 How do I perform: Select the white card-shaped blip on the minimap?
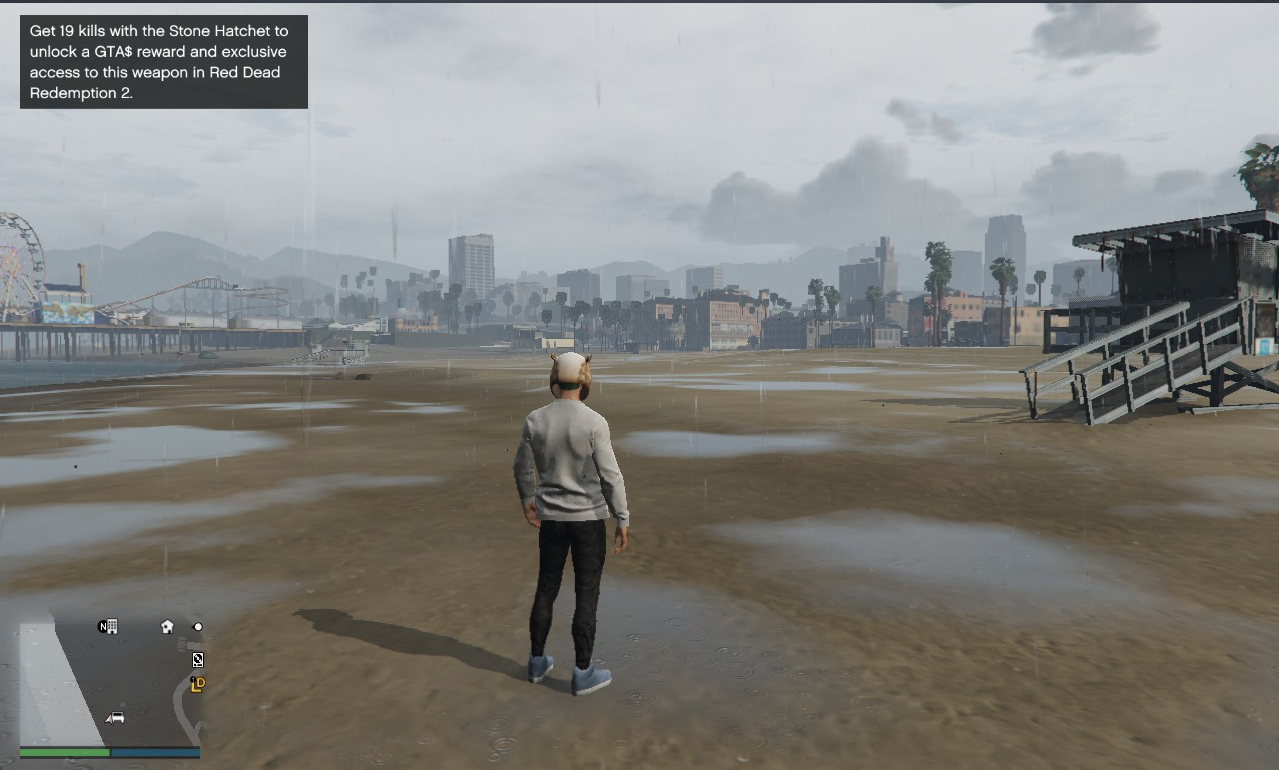tap(198, 659)
